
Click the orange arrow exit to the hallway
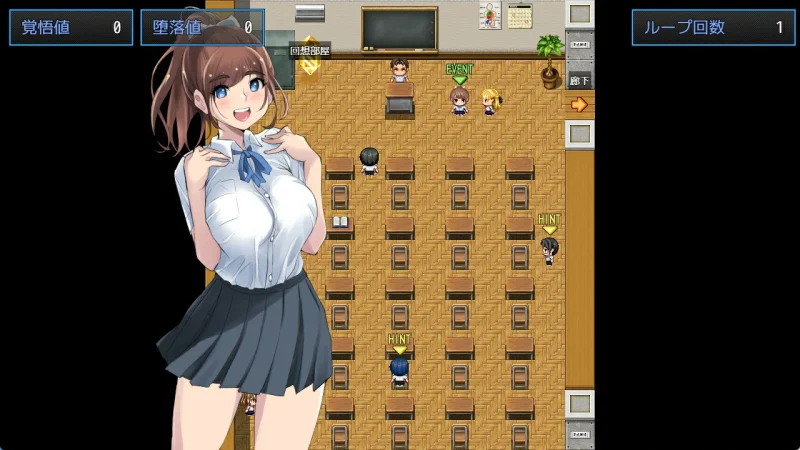click(x=579, y=104)
